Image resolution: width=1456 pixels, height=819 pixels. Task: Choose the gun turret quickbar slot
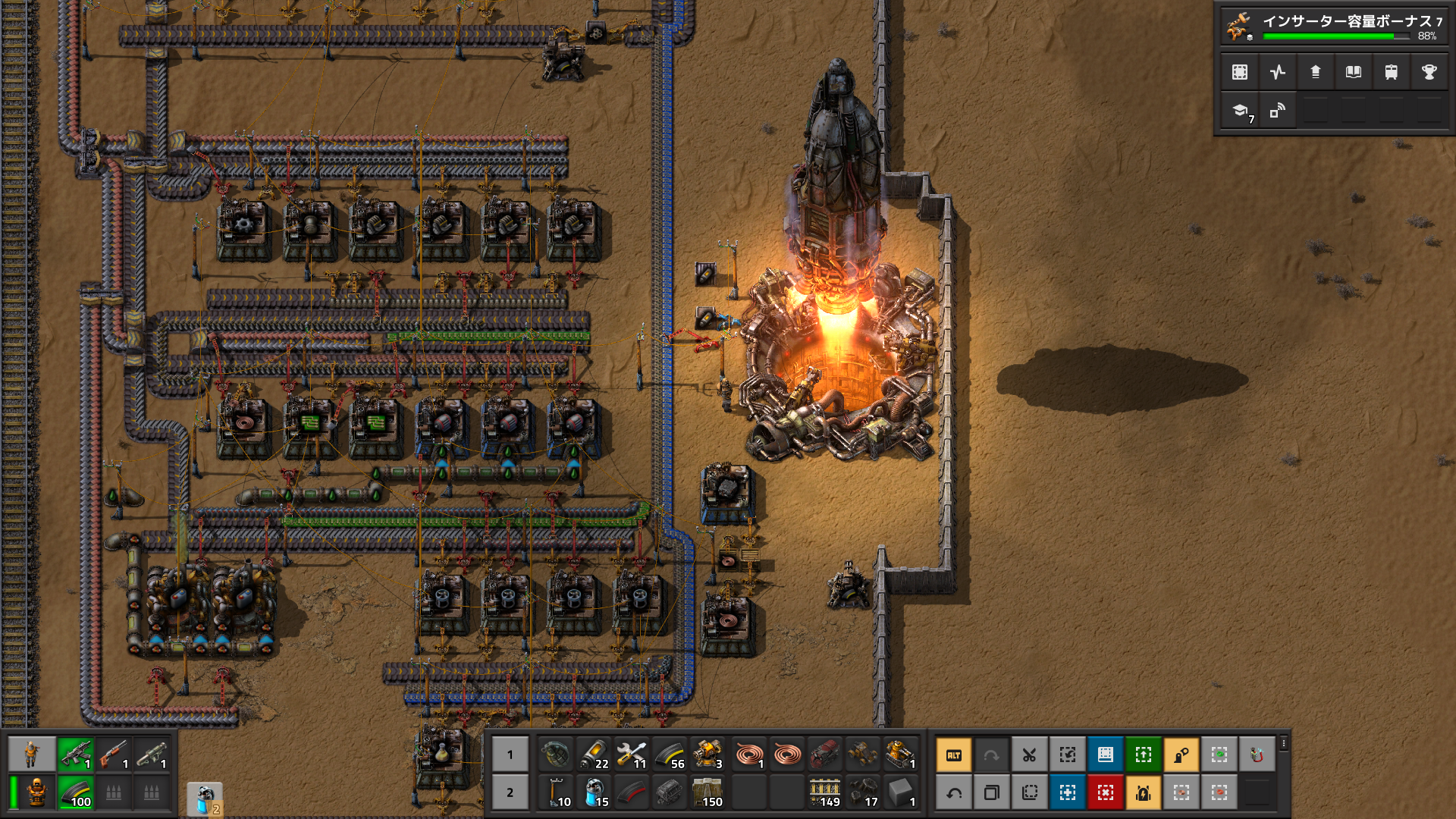(708, 755)
